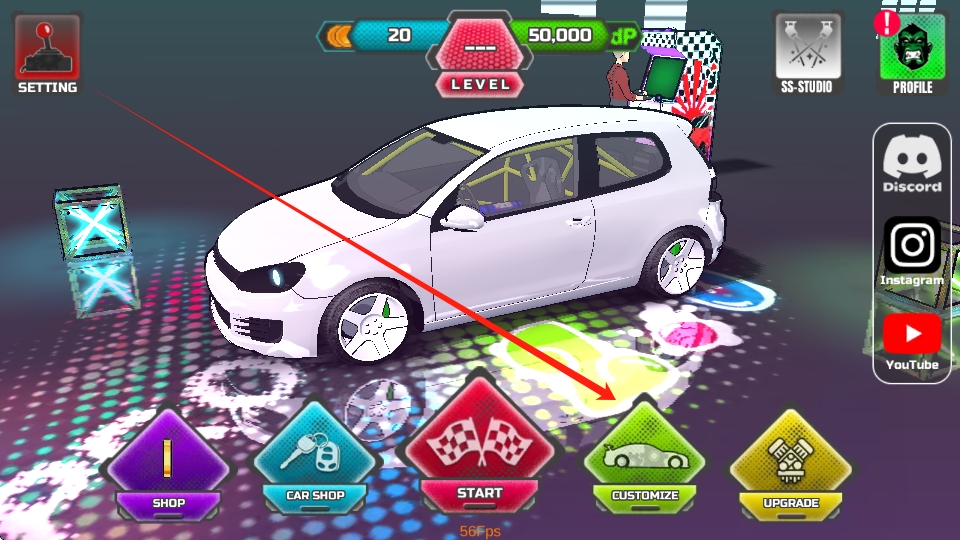Enter the Shop
This screenshot has height=540, width=960.
[x=169, y=462]
